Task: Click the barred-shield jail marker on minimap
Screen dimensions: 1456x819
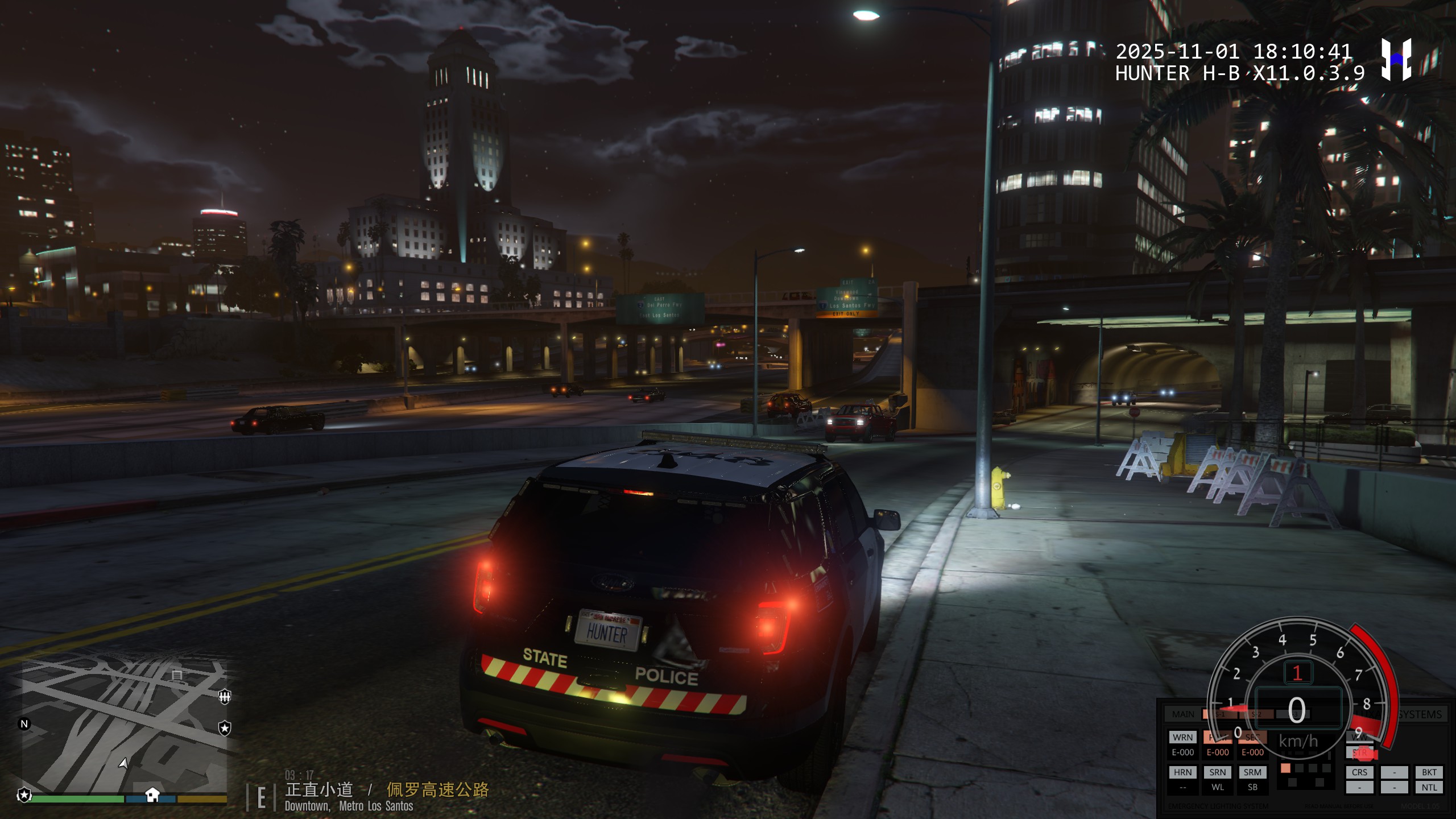Action: [225, 696]
